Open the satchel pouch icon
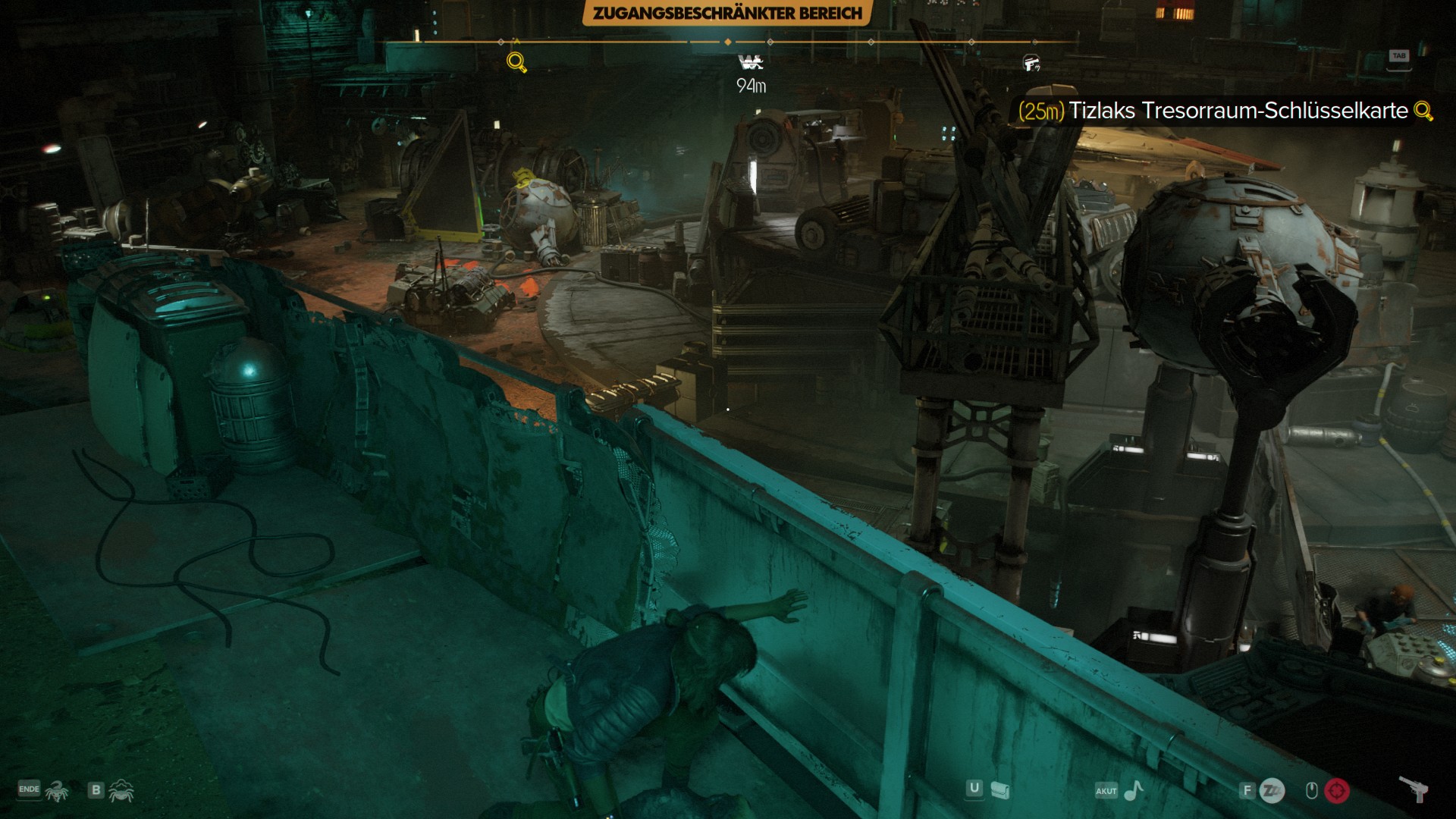Viewport: 1456px width, 819px height. (1000, 791)
